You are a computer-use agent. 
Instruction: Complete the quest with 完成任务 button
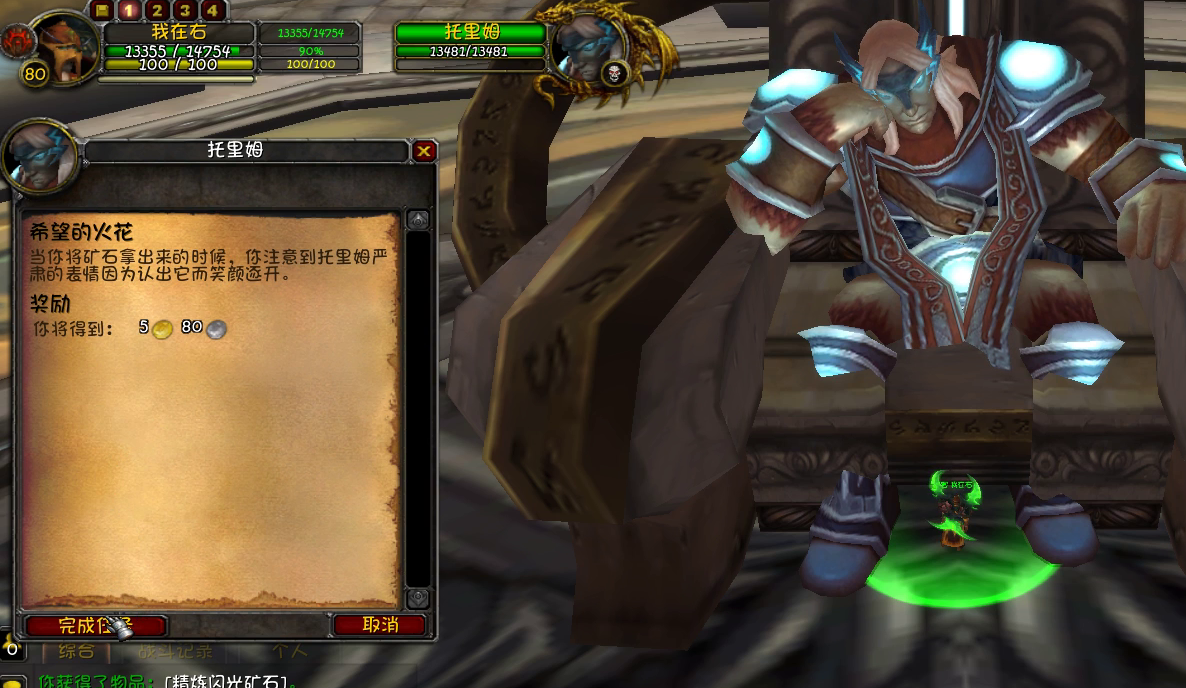coord(96,626)
